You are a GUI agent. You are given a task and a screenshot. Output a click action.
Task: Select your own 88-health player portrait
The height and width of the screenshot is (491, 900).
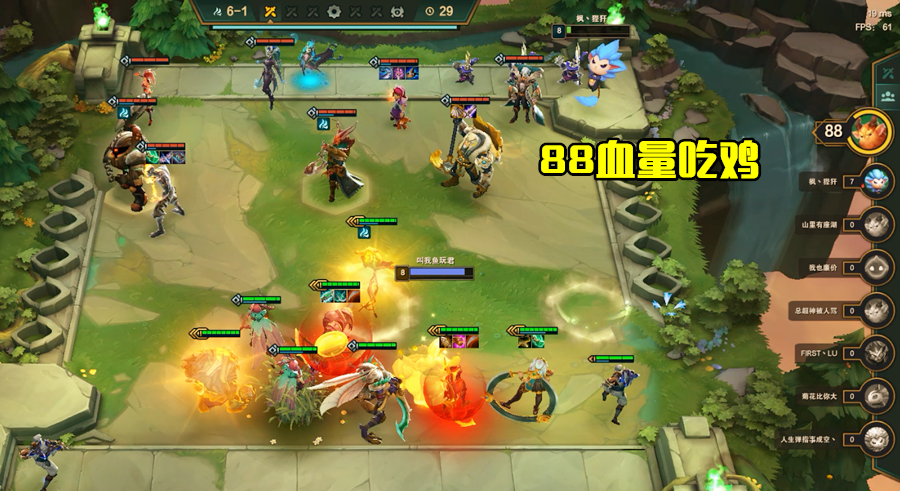pos(868,133)
